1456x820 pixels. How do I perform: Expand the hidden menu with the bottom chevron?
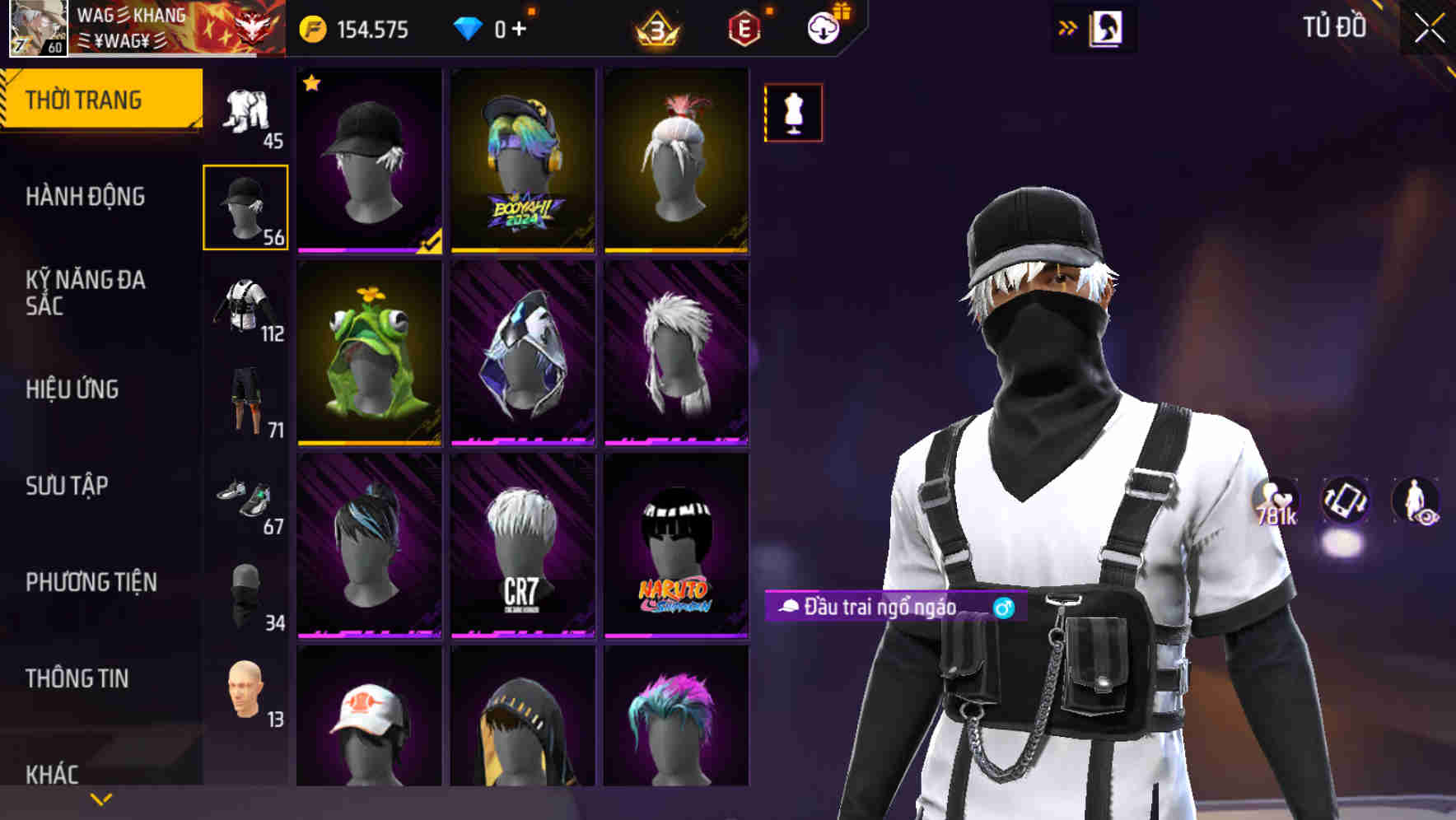(100, 798)
